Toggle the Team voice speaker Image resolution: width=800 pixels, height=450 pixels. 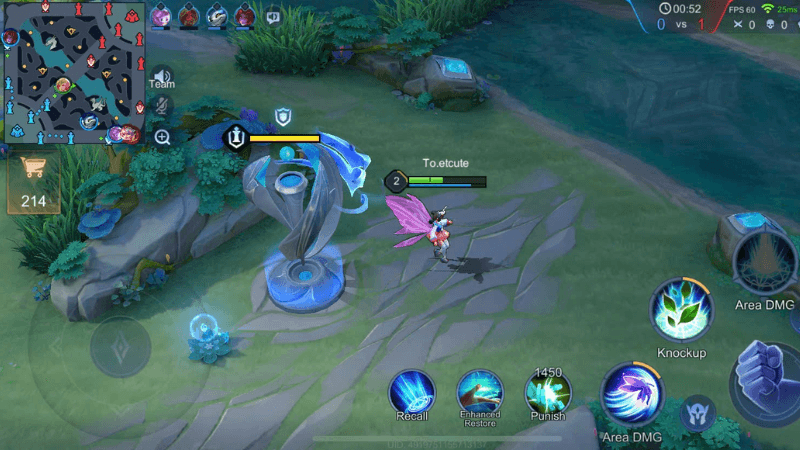[162, 77]
